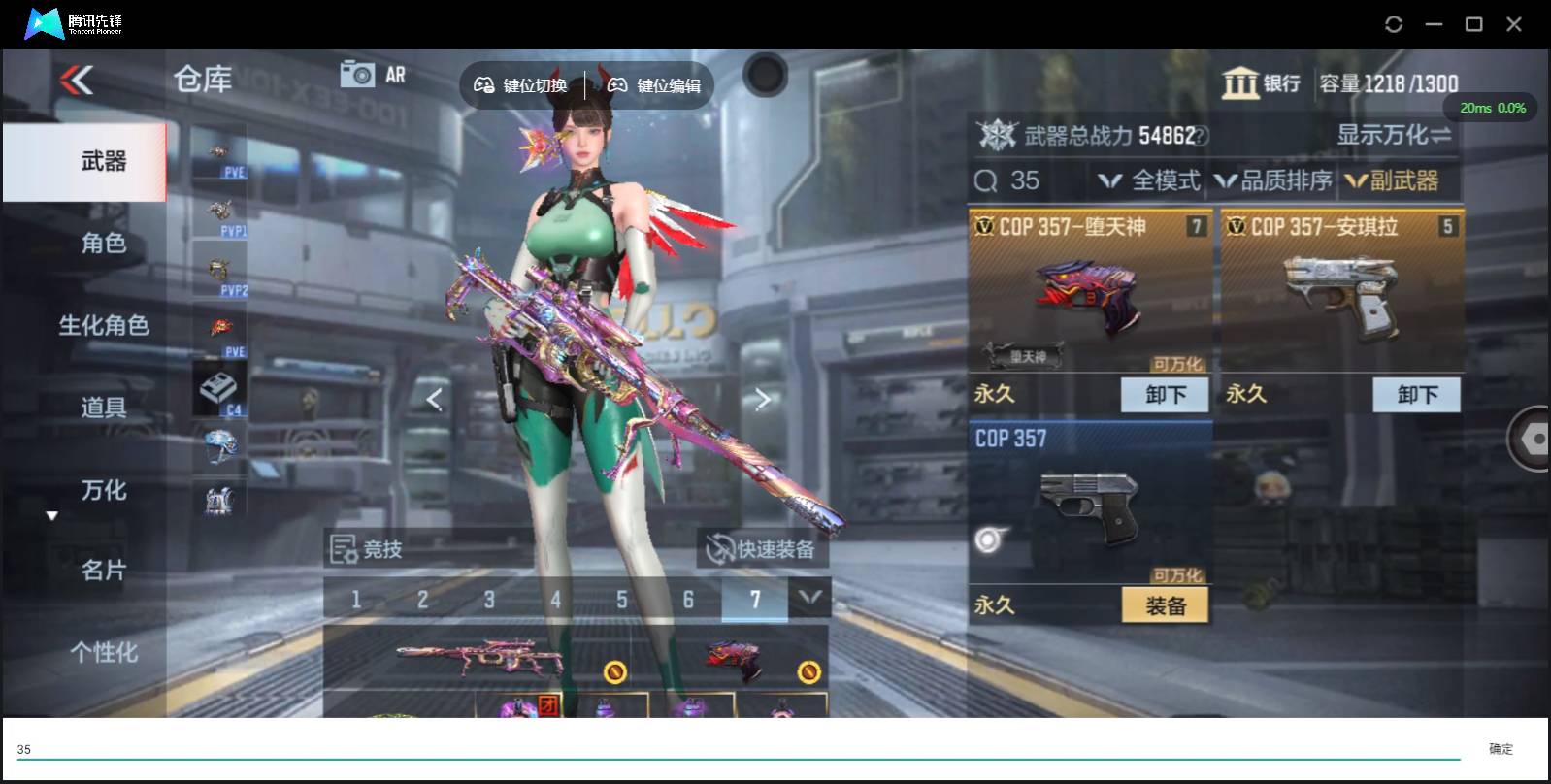
Task: Use 快速装备 quick equip
Action: tap(764, 548)
